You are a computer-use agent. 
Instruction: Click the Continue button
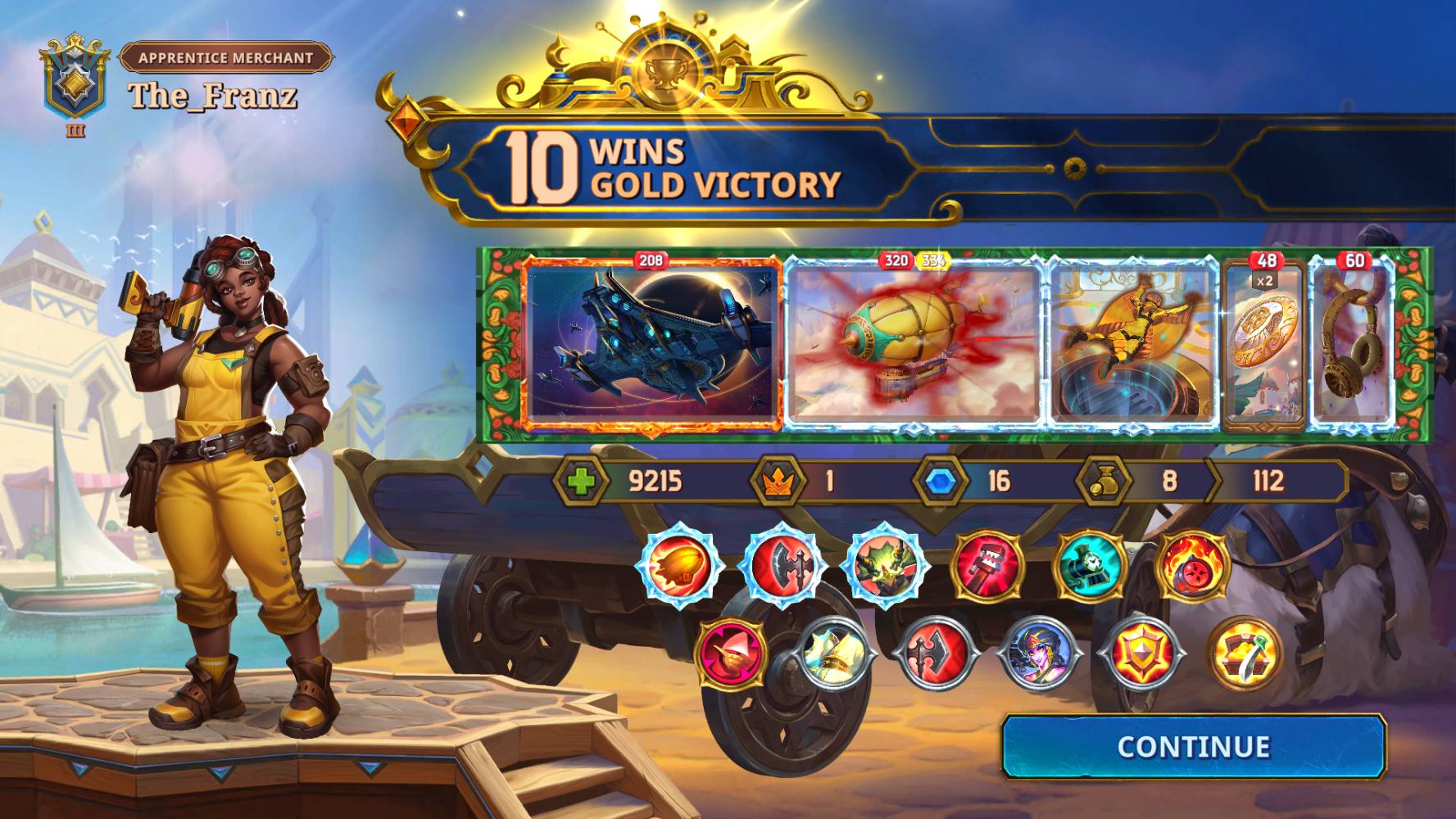point(1193,747)
